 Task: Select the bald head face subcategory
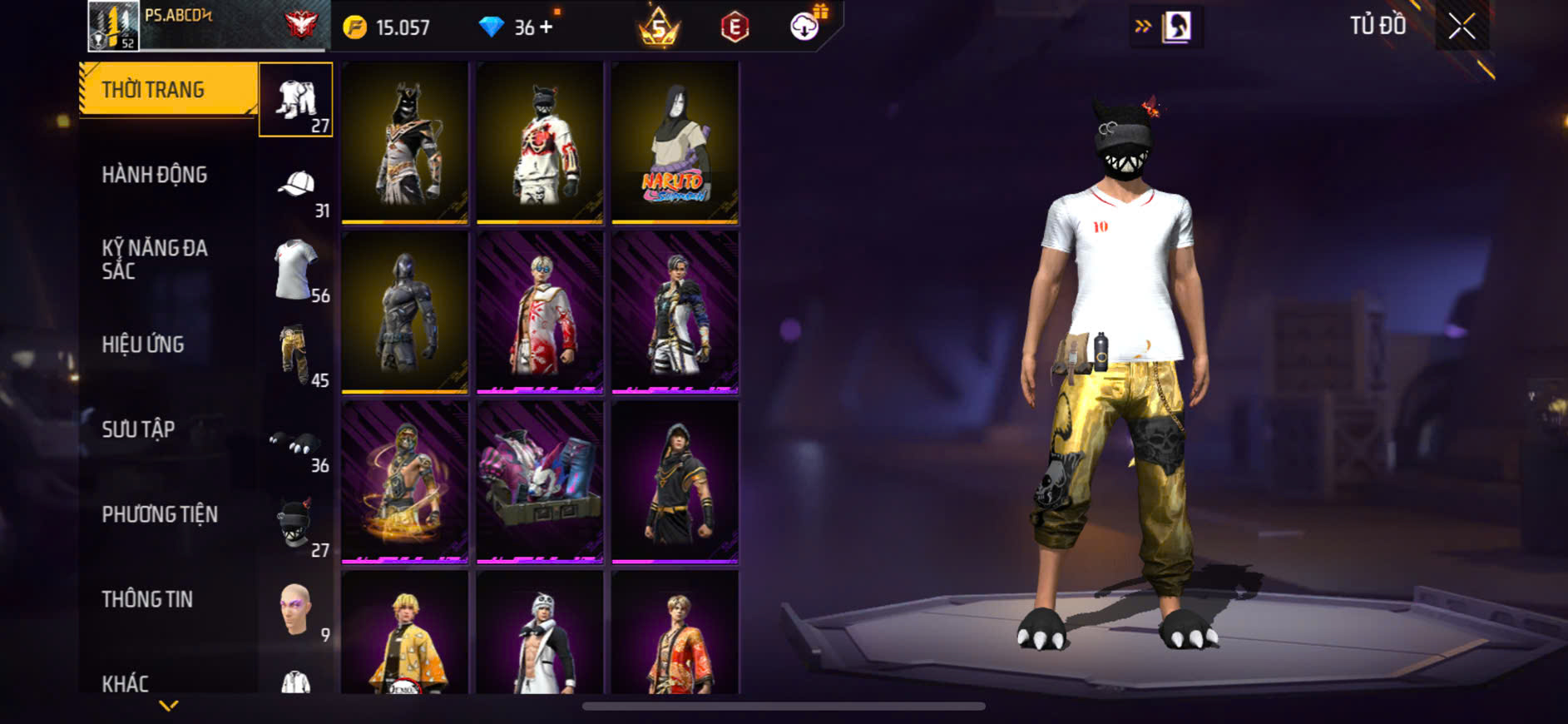tap(296, 609)
